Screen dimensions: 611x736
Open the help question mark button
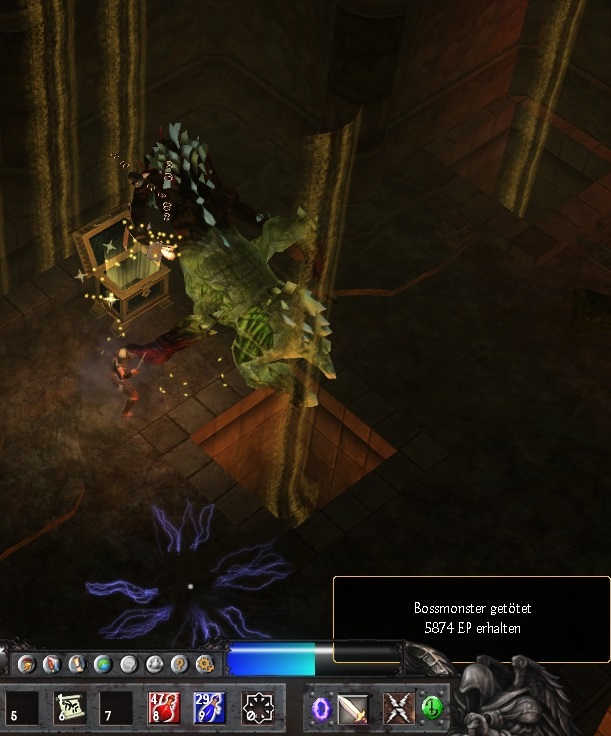click(x=180, y=664)
